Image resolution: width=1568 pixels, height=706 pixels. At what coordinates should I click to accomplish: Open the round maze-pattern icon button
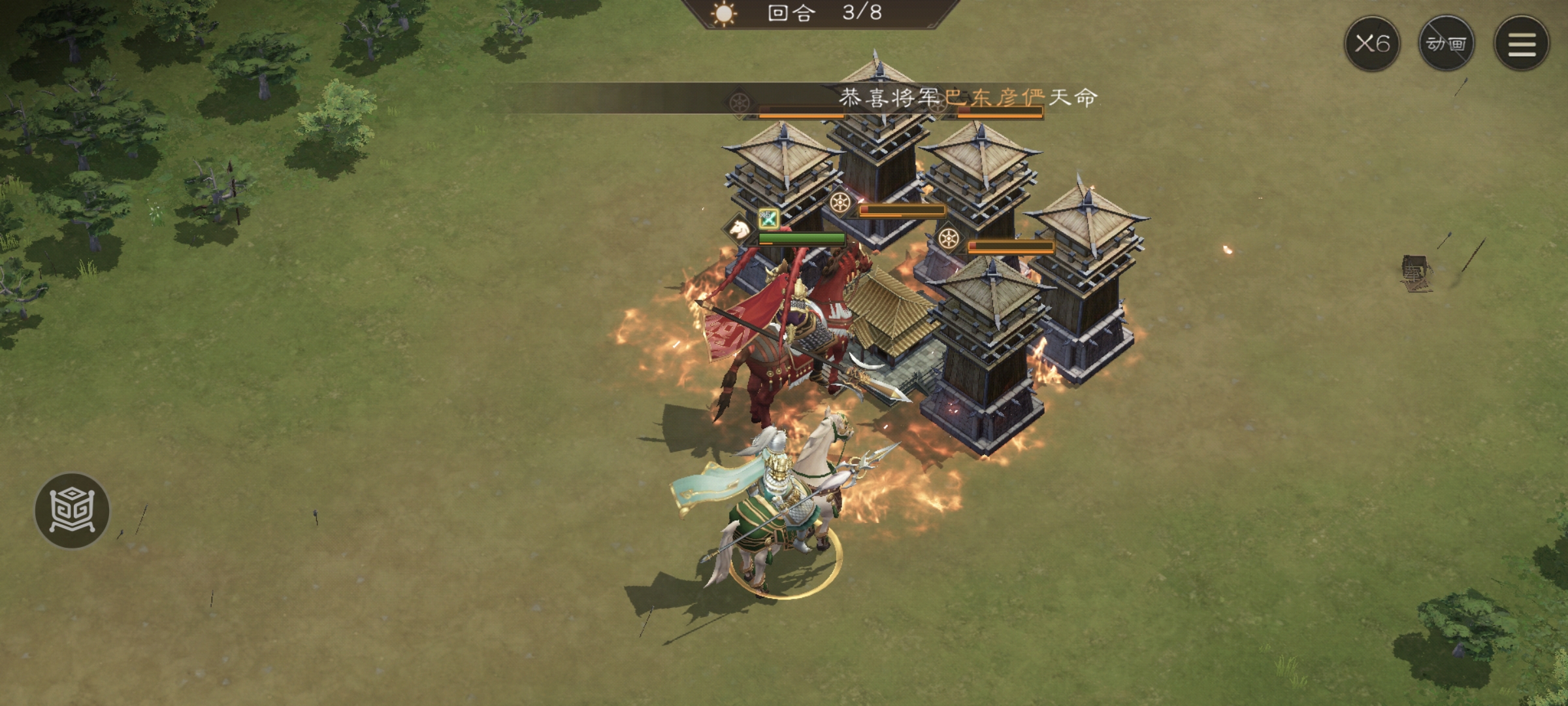coord(72,511)
